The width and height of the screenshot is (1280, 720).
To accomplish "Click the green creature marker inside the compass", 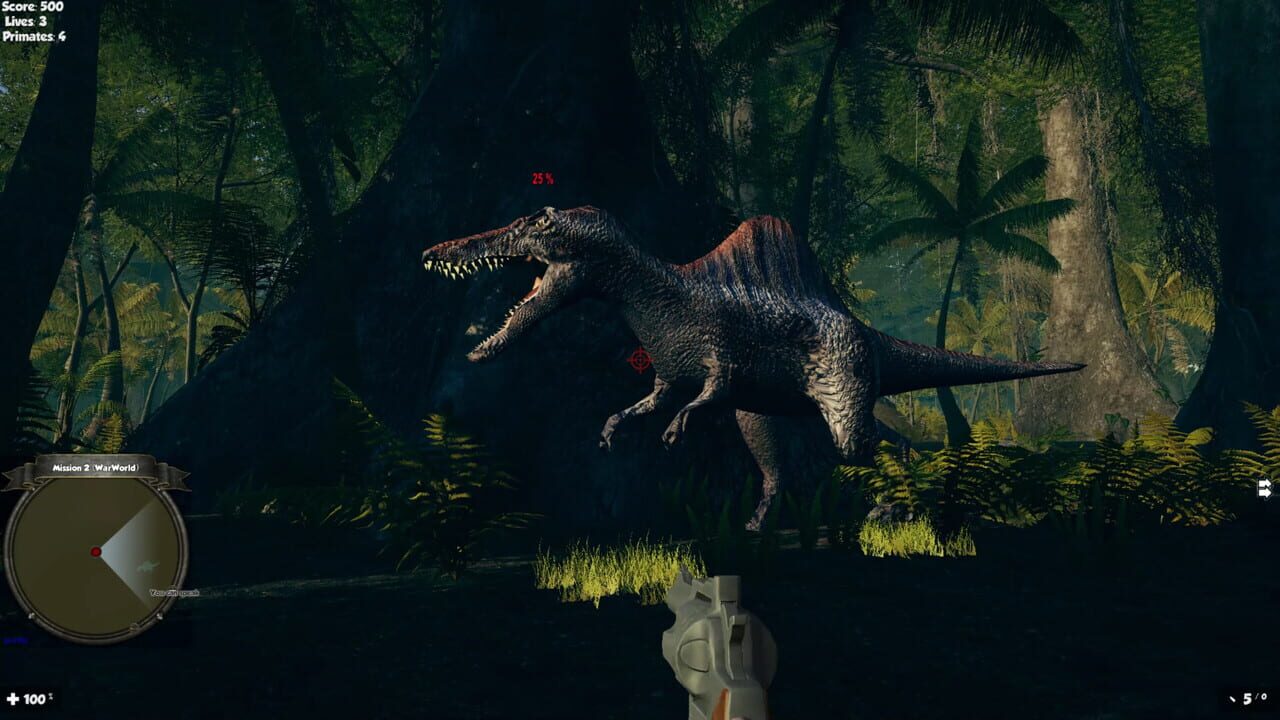I will click(147, 567).
